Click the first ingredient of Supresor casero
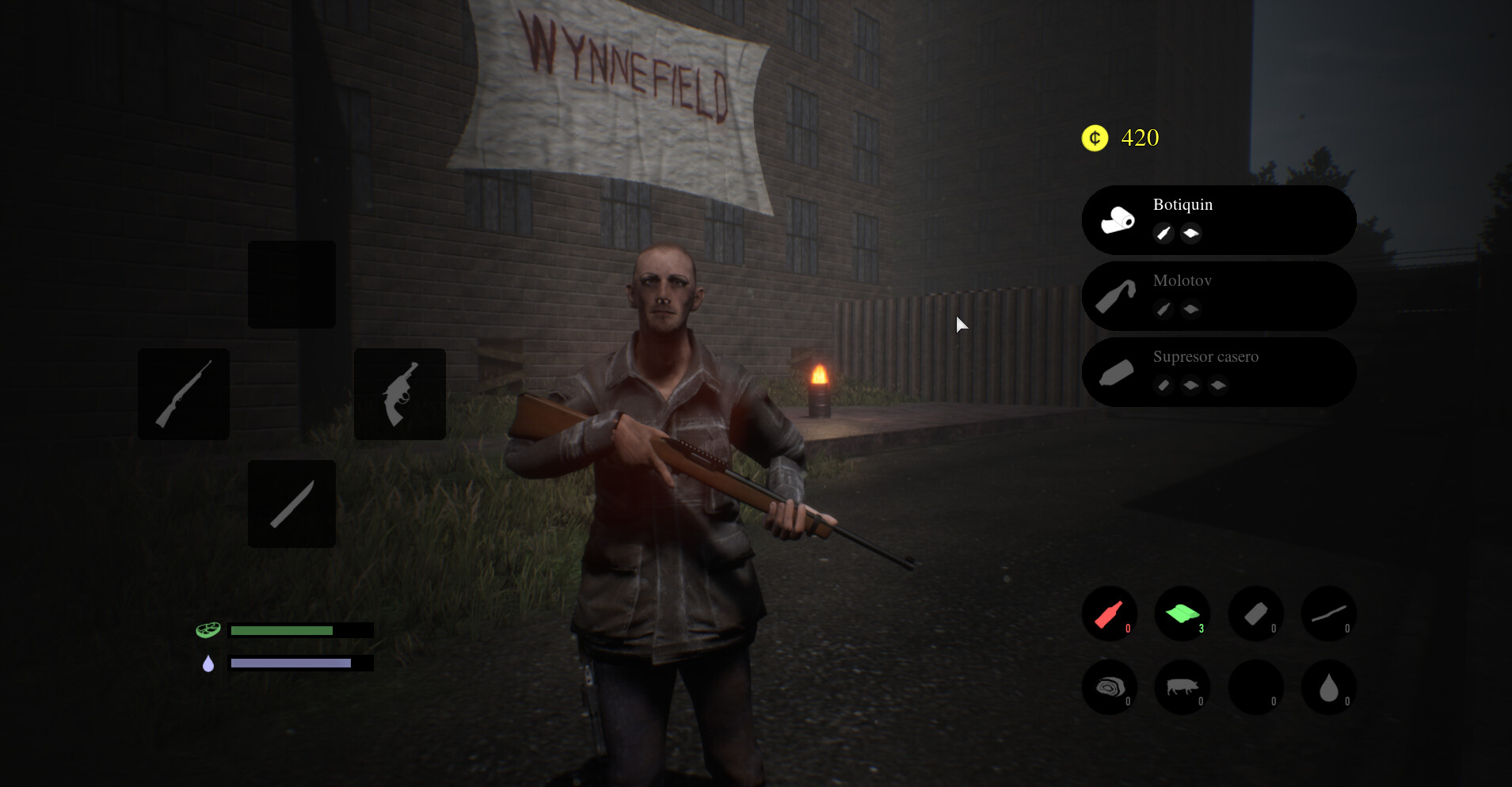This screenshot has width=1512, height=787. pos(1163,386)
